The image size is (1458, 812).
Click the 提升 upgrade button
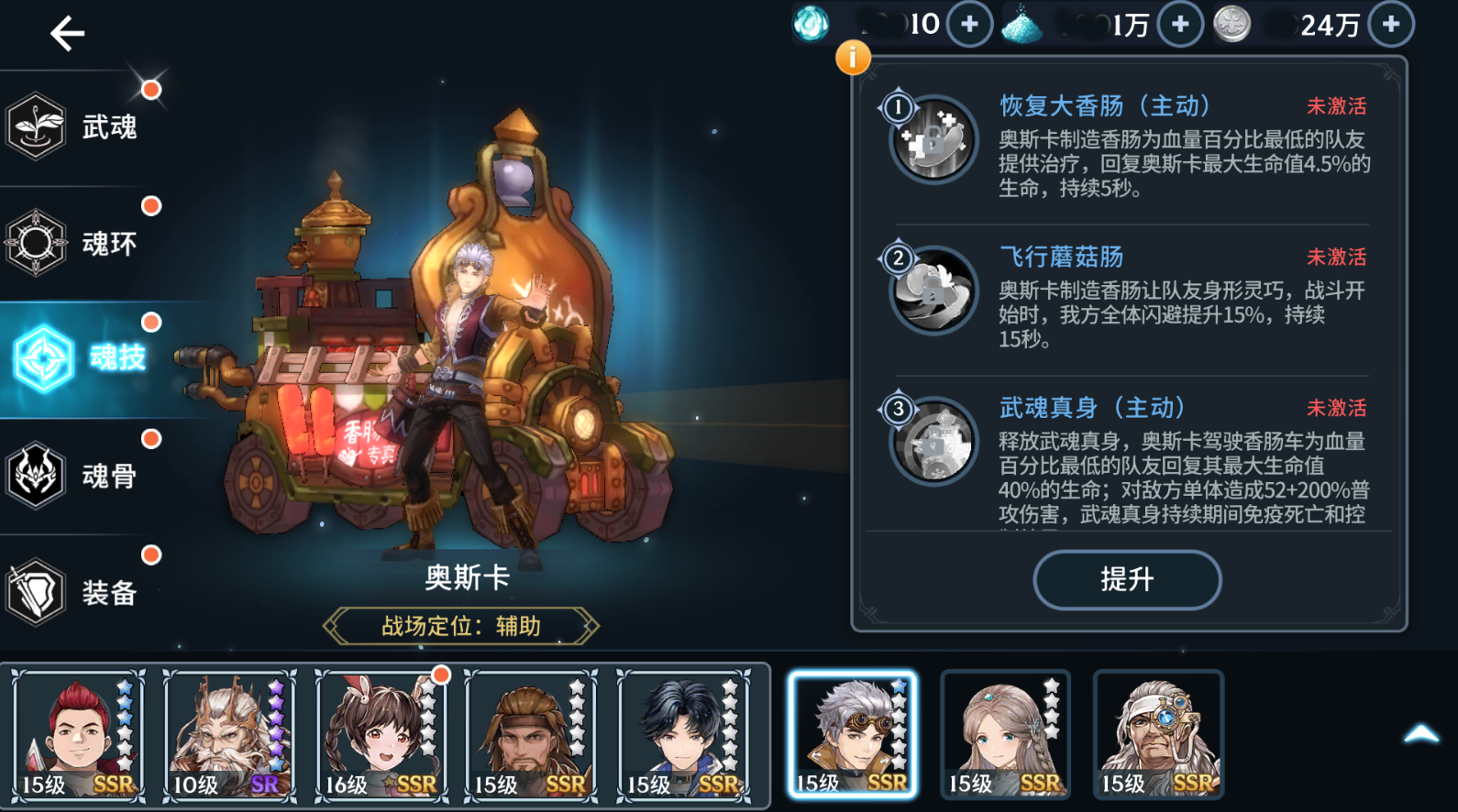coord(1127,579)
